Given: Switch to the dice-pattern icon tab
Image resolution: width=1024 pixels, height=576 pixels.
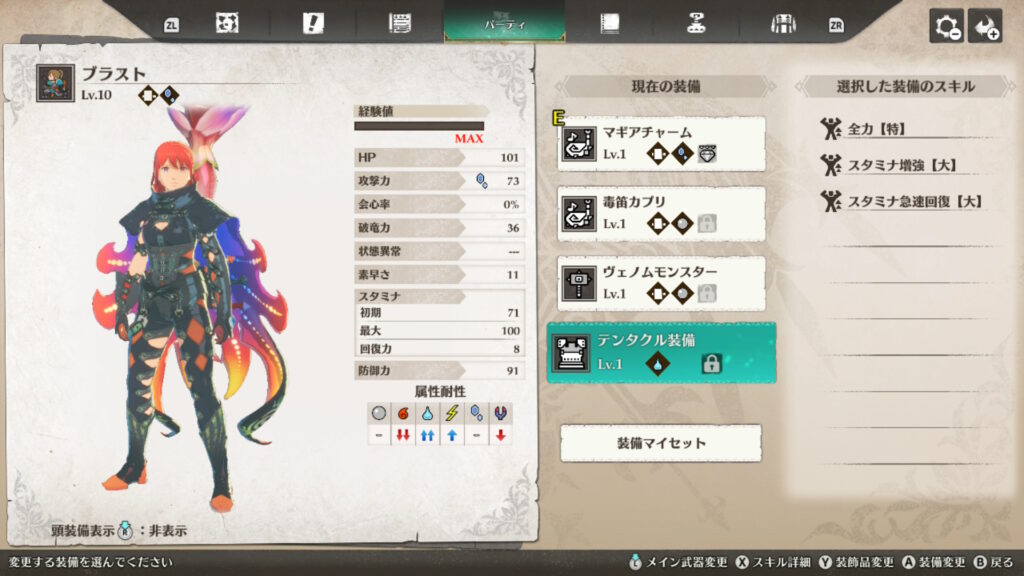Looking at the screenshot, I should click(x=227, y=24).
